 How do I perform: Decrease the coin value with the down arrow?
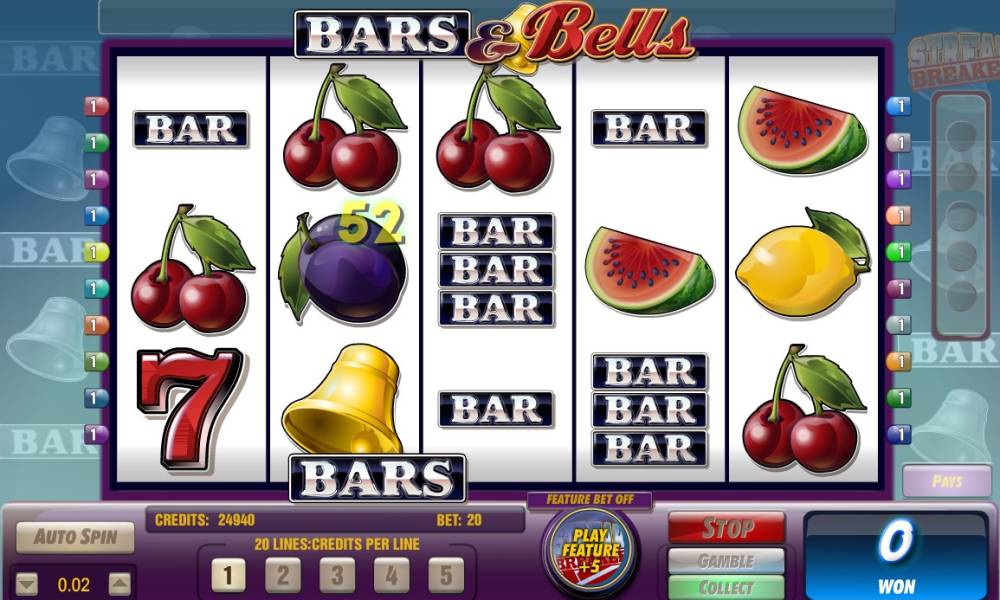[28, 584]
